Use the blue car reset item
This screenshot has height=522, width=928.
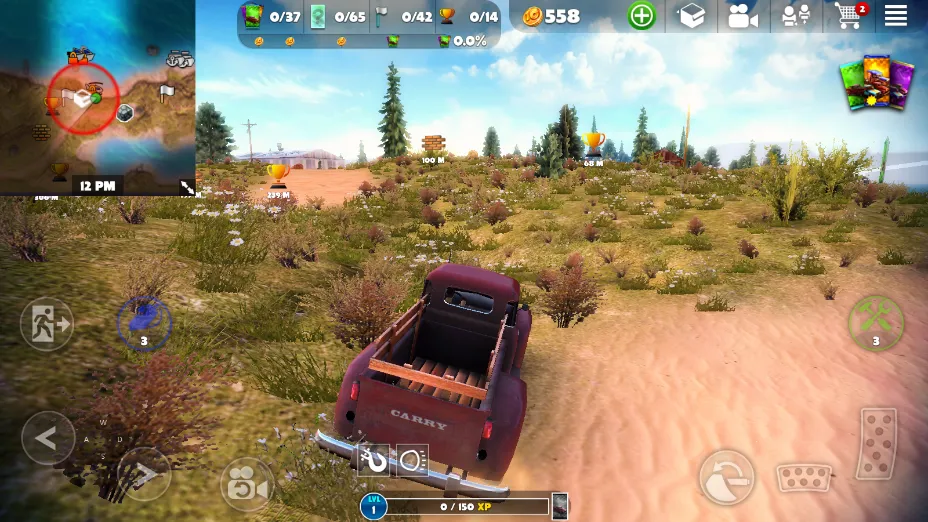144,322
